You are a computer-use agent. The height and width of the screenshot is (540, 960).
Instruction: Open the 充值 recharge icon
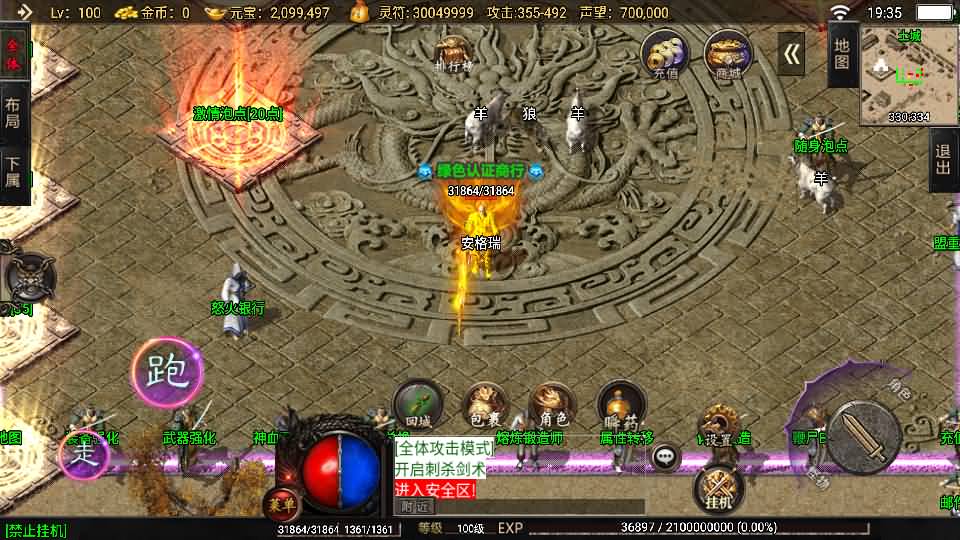point(665,54)
